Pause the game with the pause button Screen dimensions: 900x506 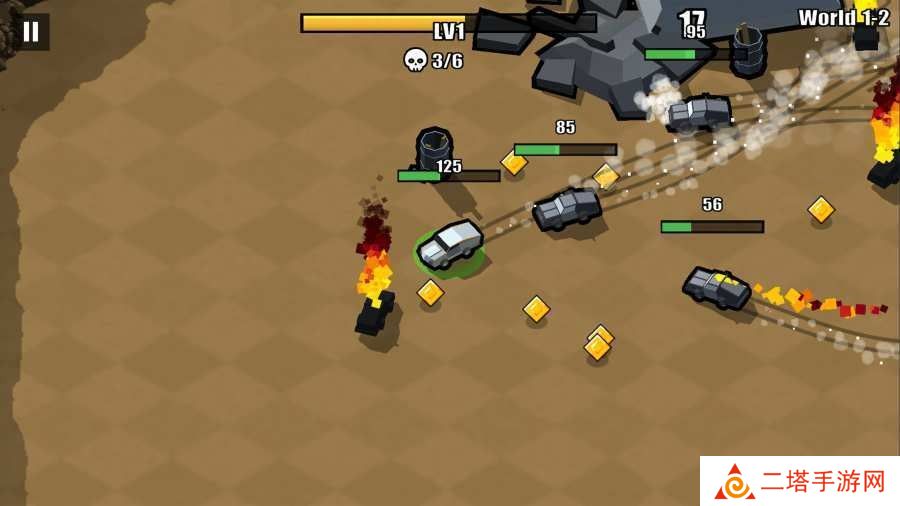coord(31,31)
